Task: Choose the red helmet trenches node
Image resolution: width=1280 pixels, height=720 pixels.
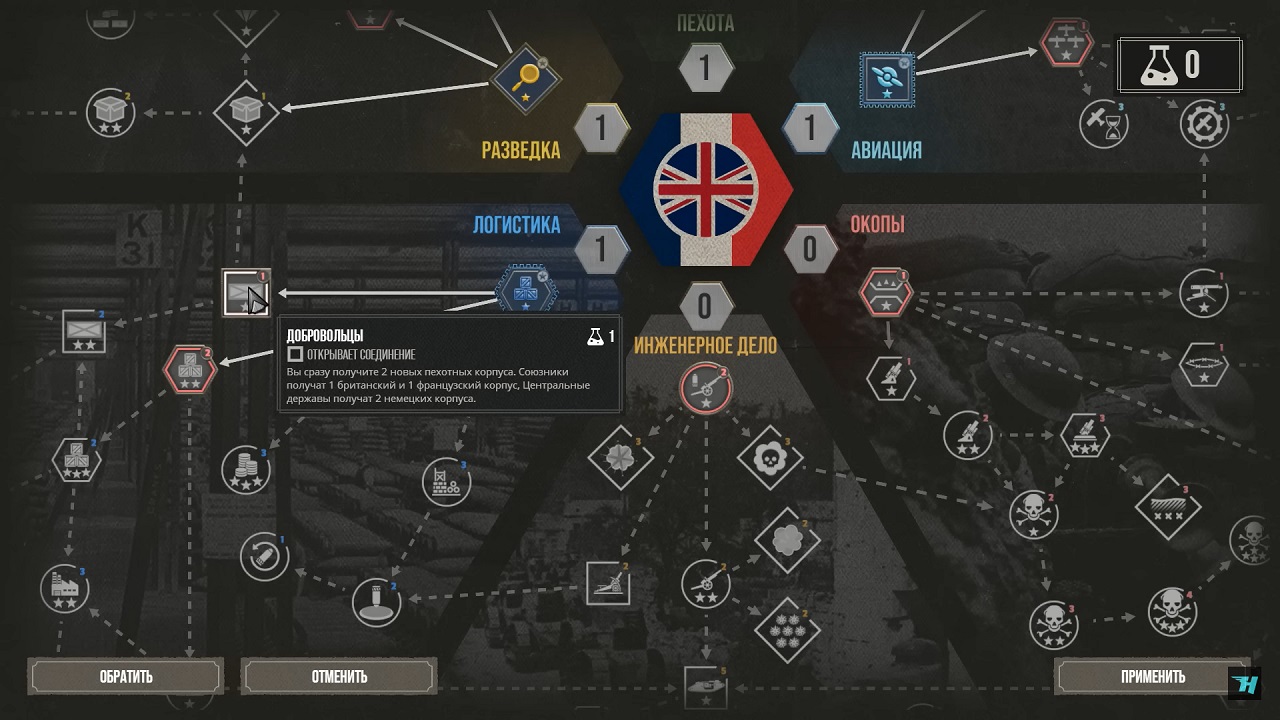Action: coord(886,292)
